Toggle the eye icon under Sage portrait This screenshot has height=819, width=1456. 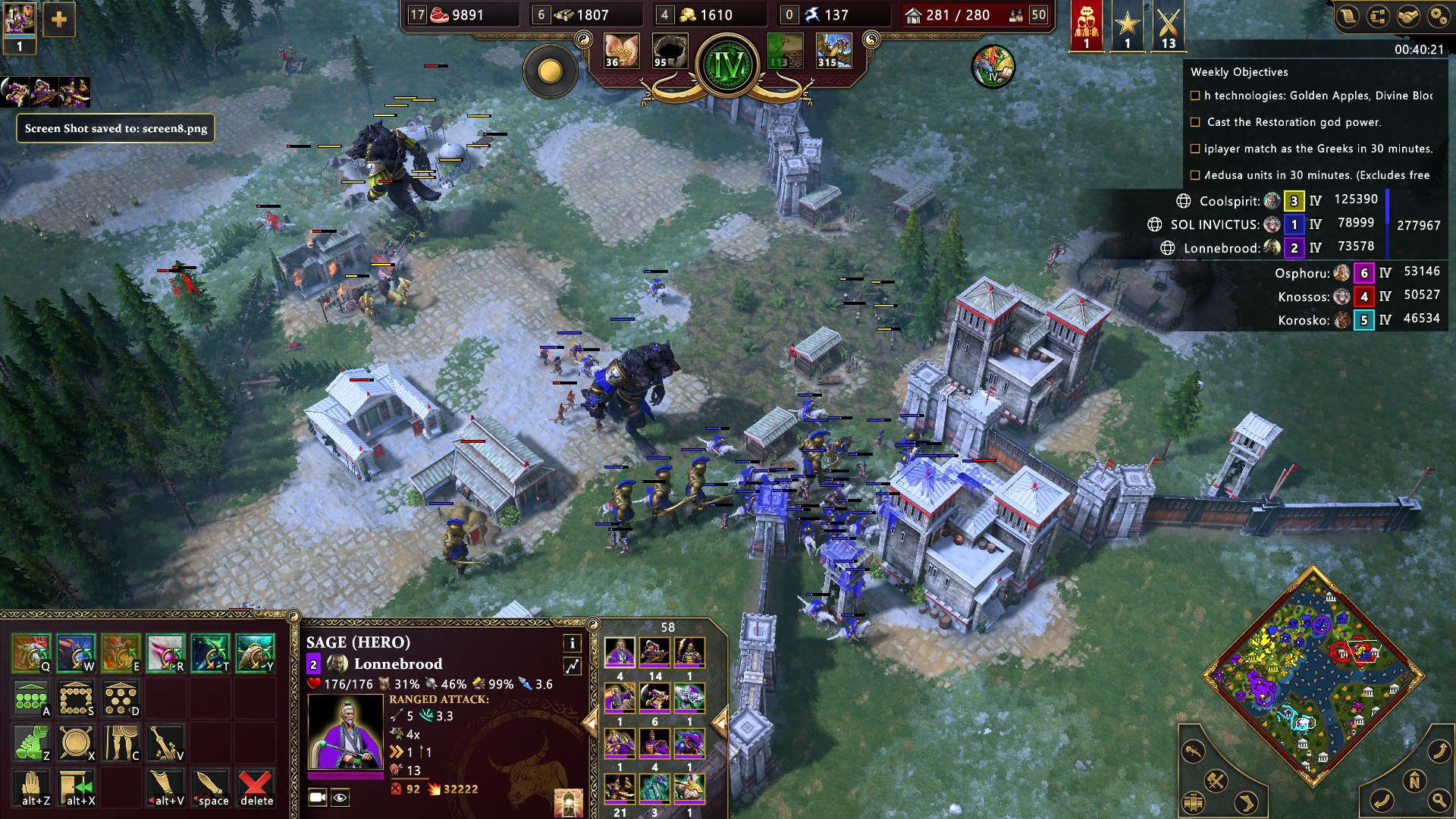[340, 797]
